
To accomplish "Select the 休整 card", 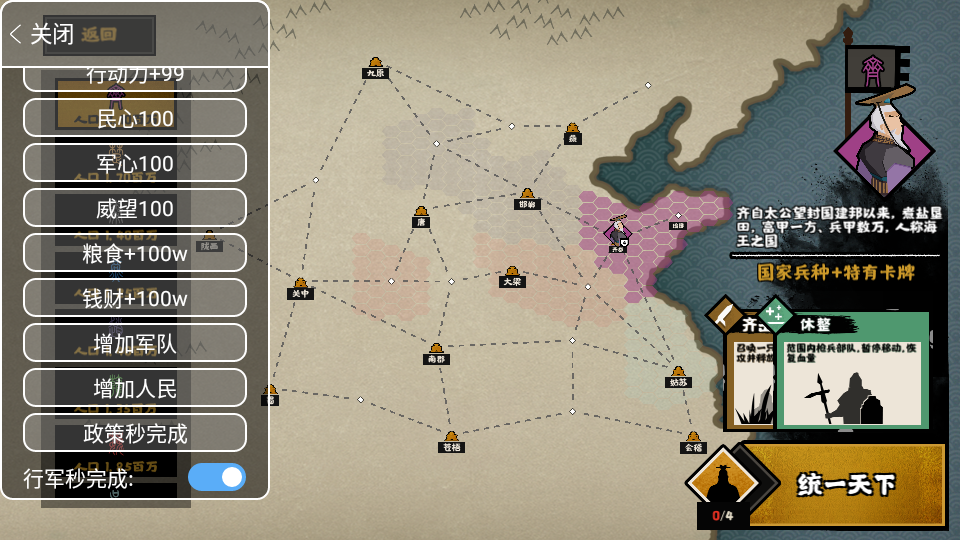I will point(853,372).
